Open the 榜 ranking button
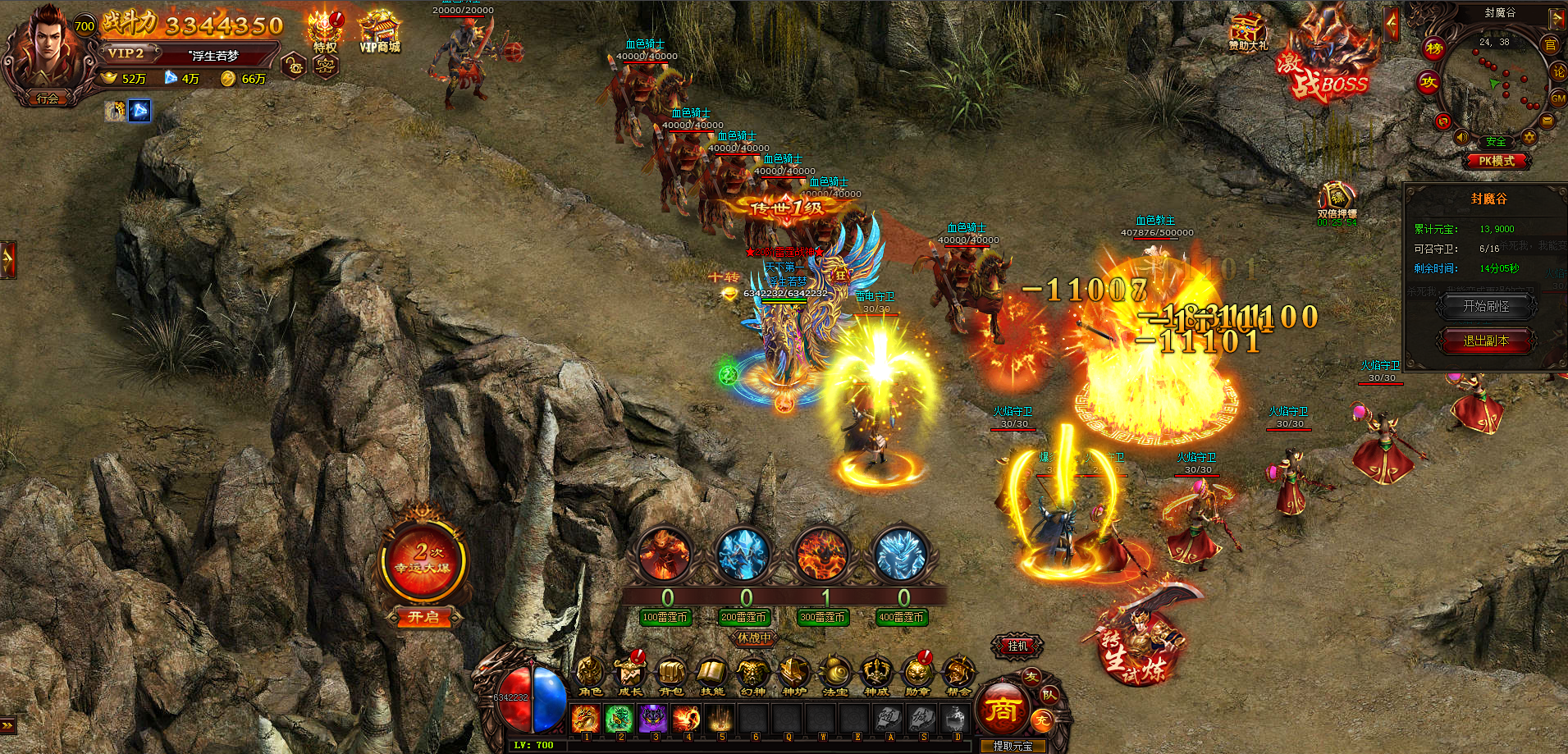1568x754 pixels. 1434,48
